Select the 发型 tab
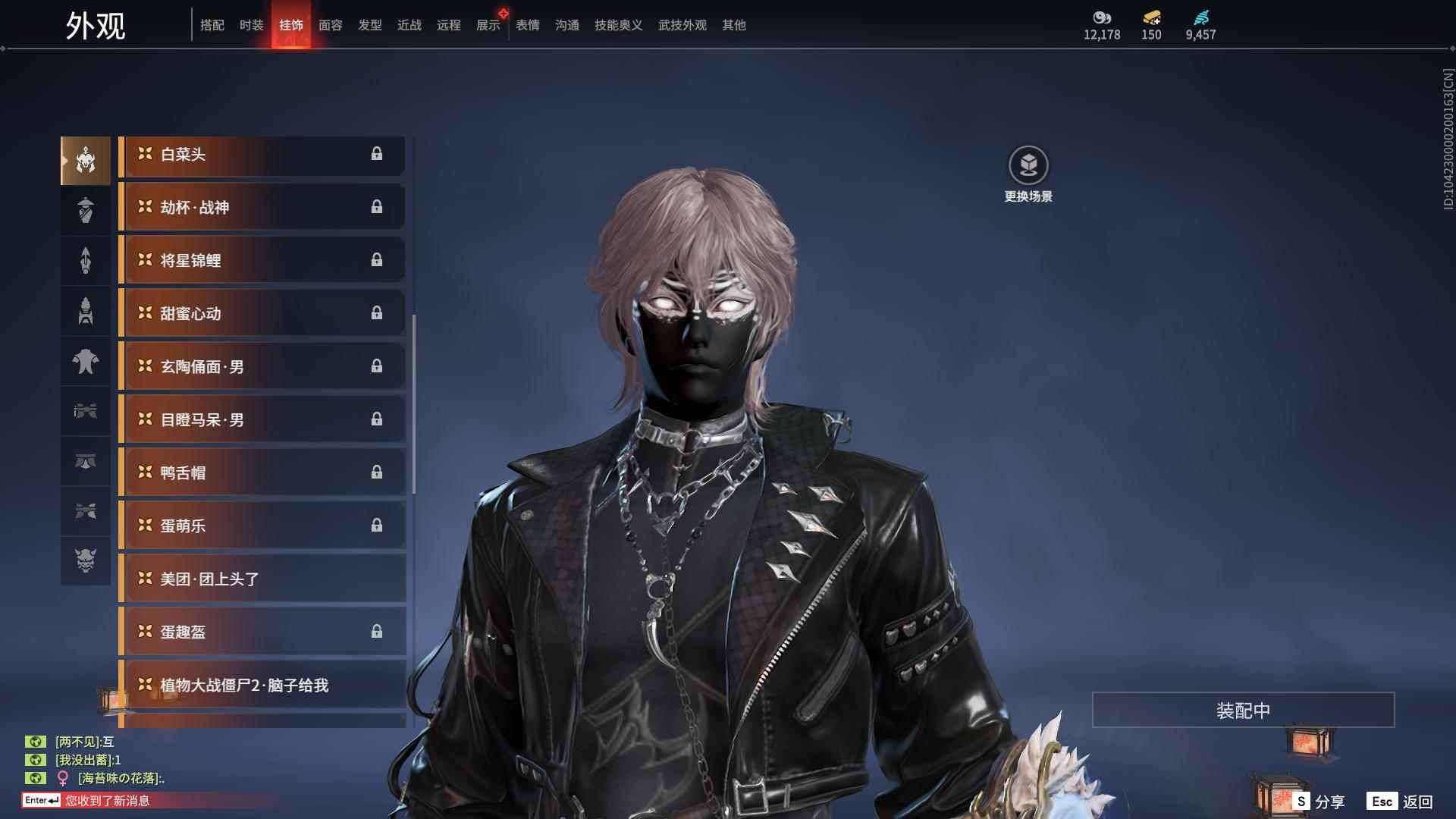This screenshot has width=1456, height=819. (369, 25)
